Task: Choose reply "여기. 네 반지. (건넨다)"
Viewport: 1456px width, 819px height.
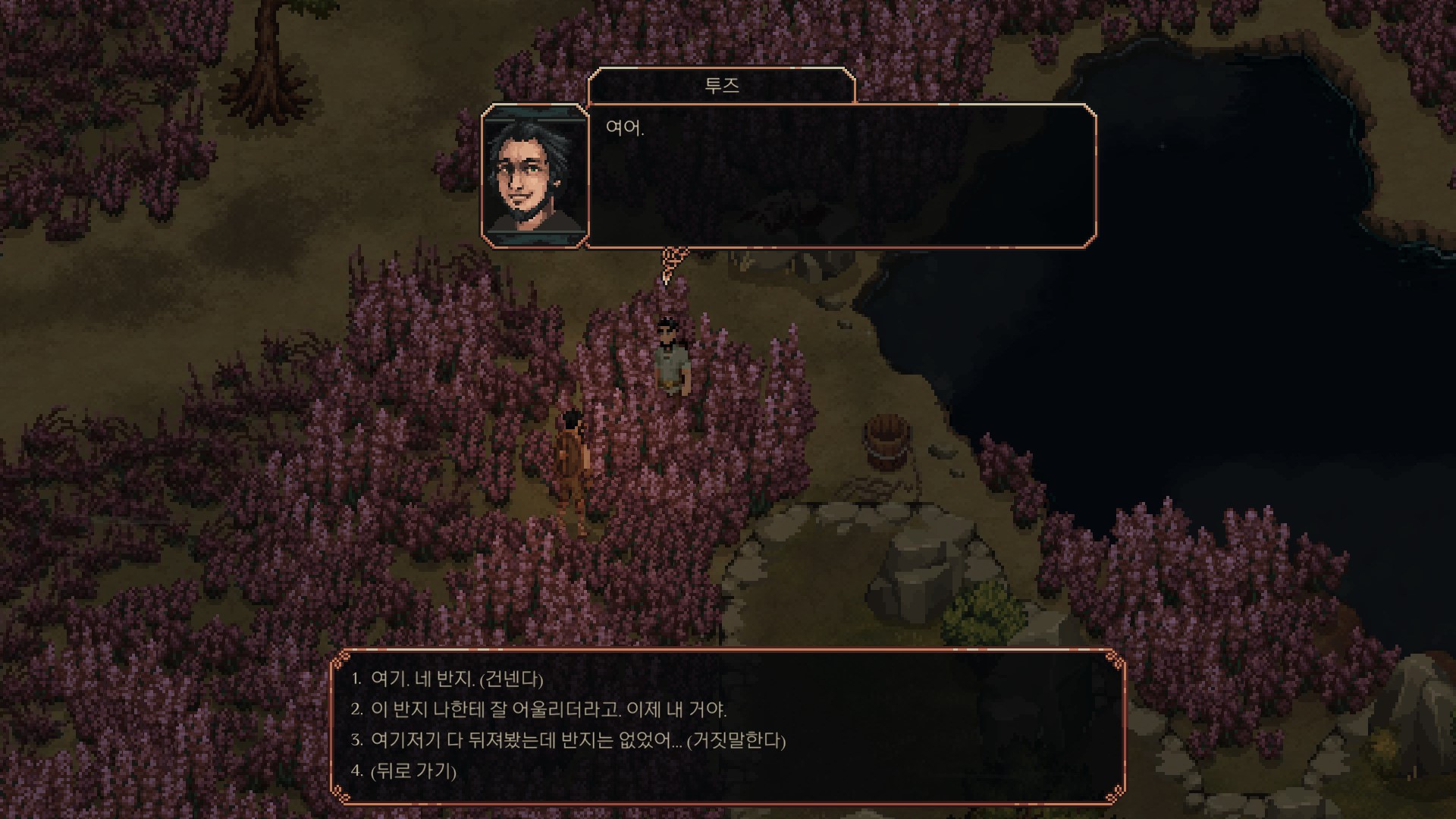Action: [457, 679]
